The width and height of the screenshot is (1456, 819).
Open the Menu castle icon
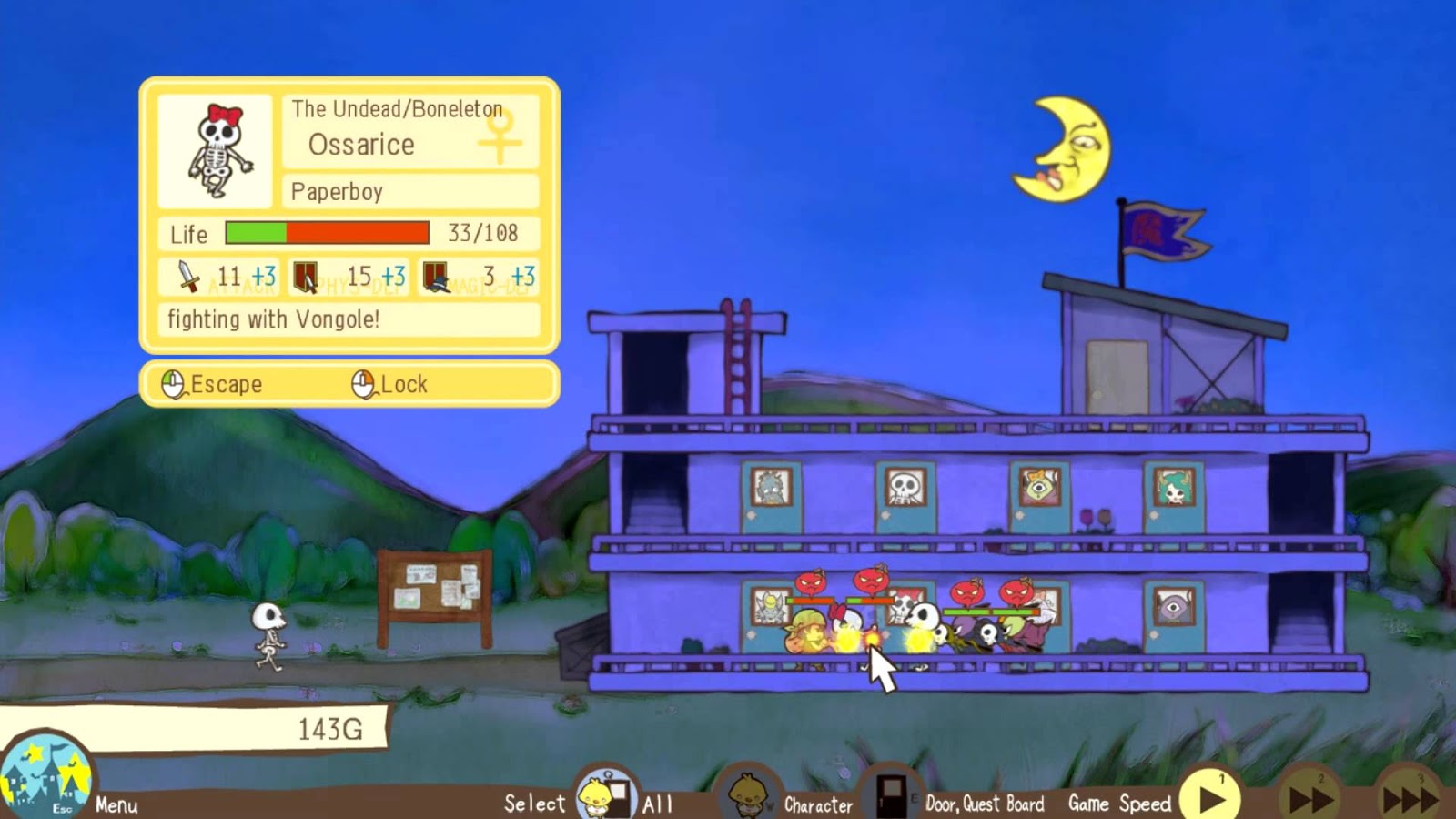[45, 778]
